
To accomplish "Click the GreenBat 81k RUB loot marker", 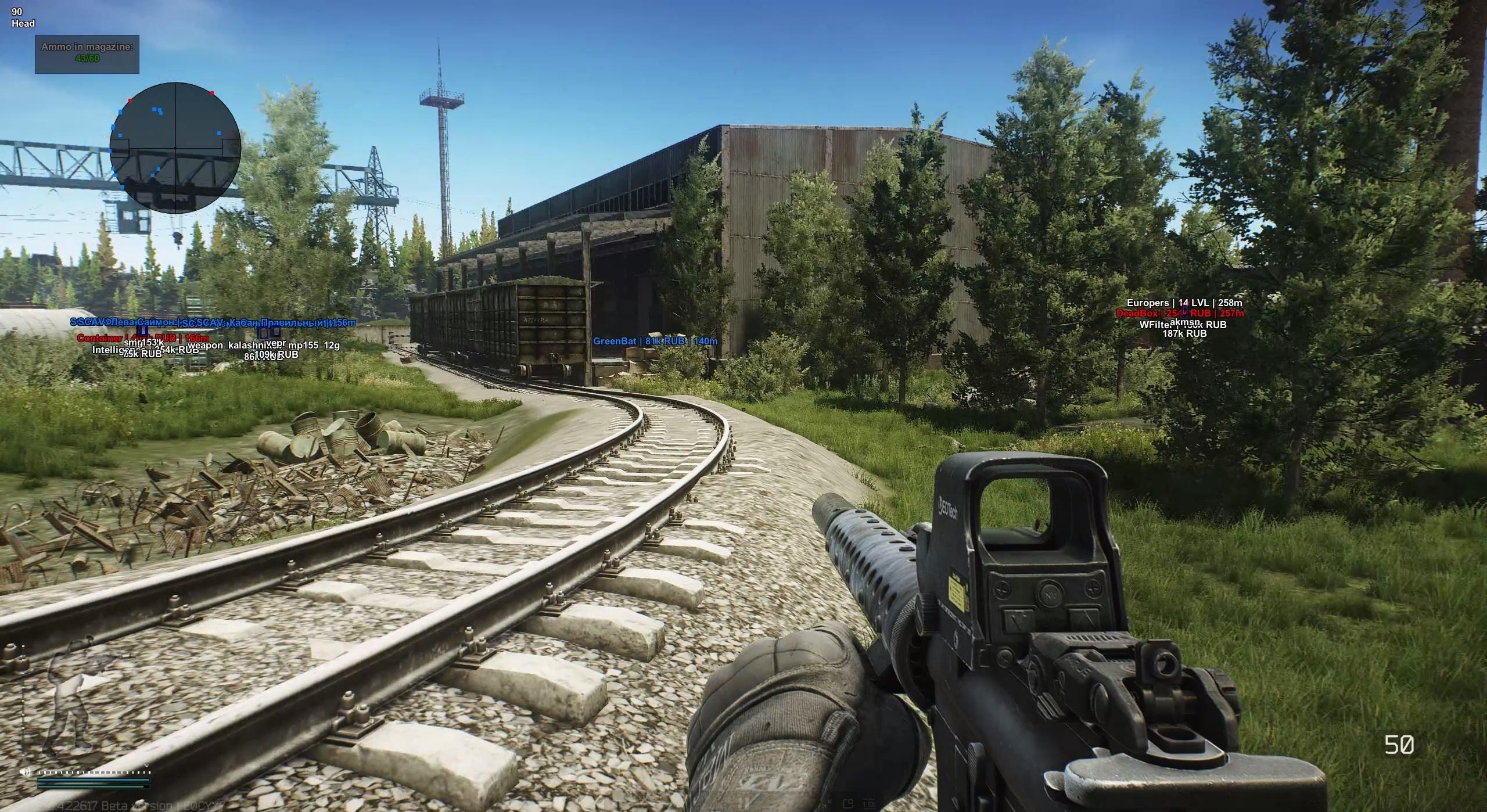I will pyautogui.click(x=655, y=341).
